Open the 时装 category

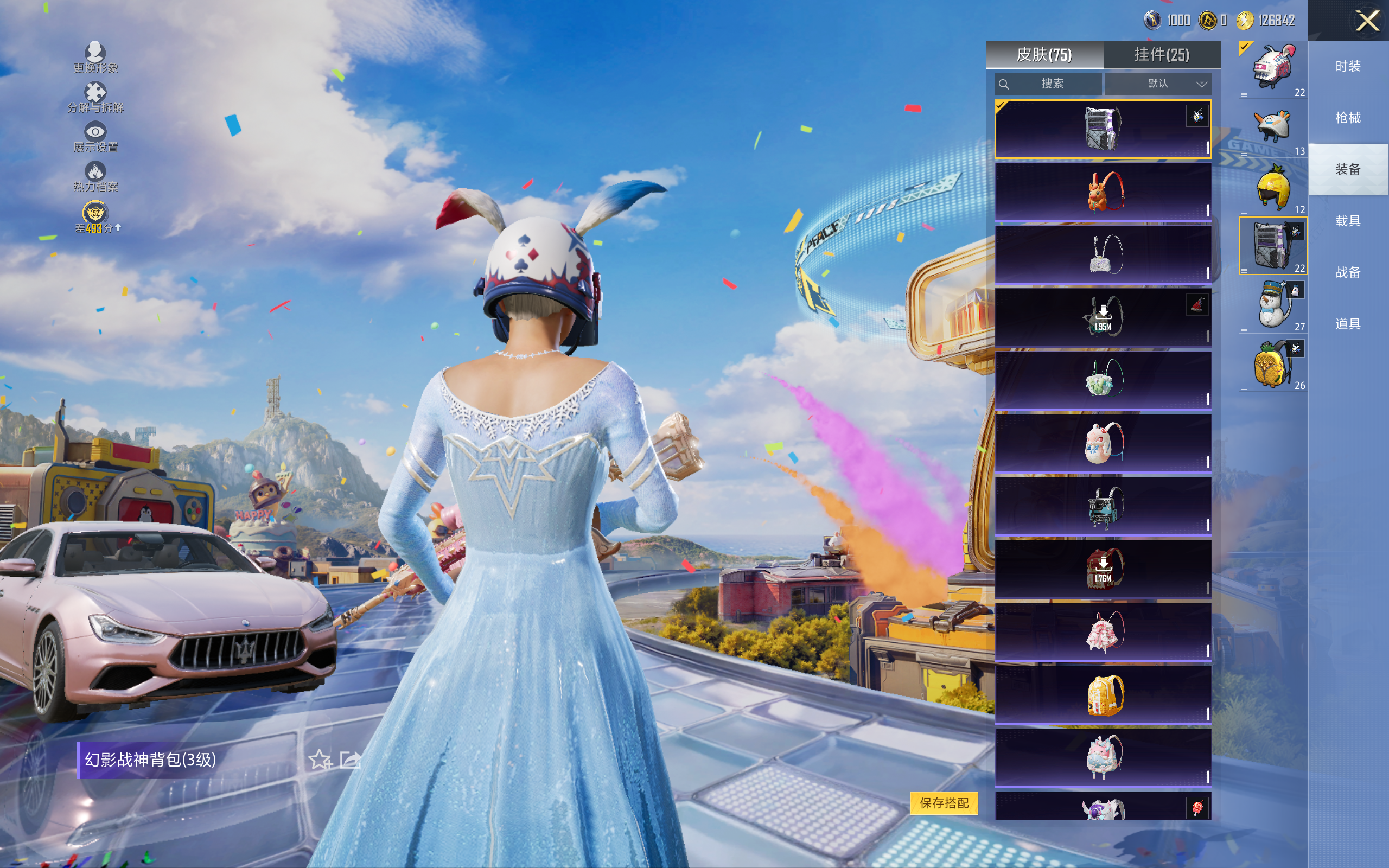1348,67
